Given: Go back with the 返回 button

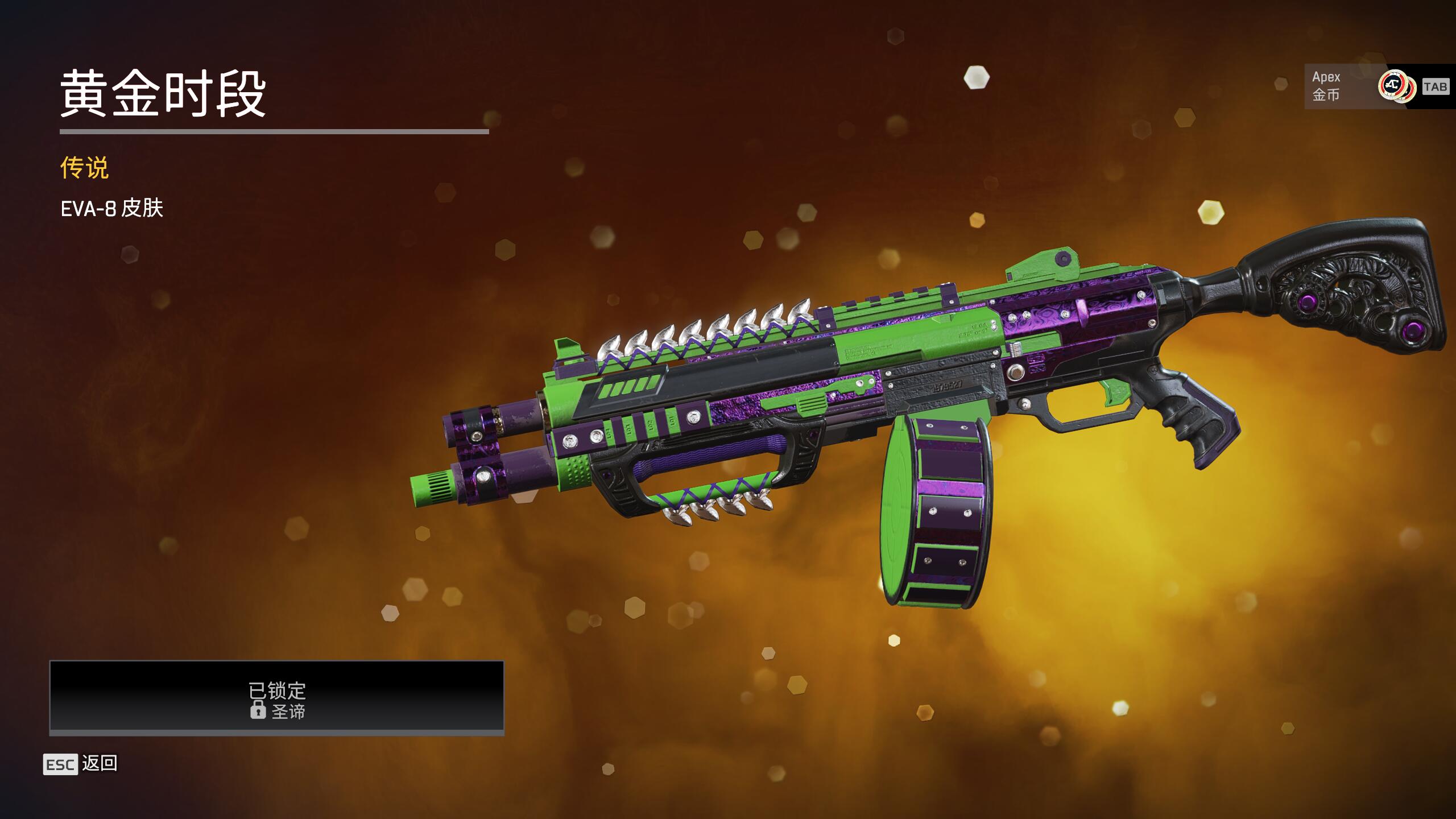Looking at the screenshot, I should point(81,764).
